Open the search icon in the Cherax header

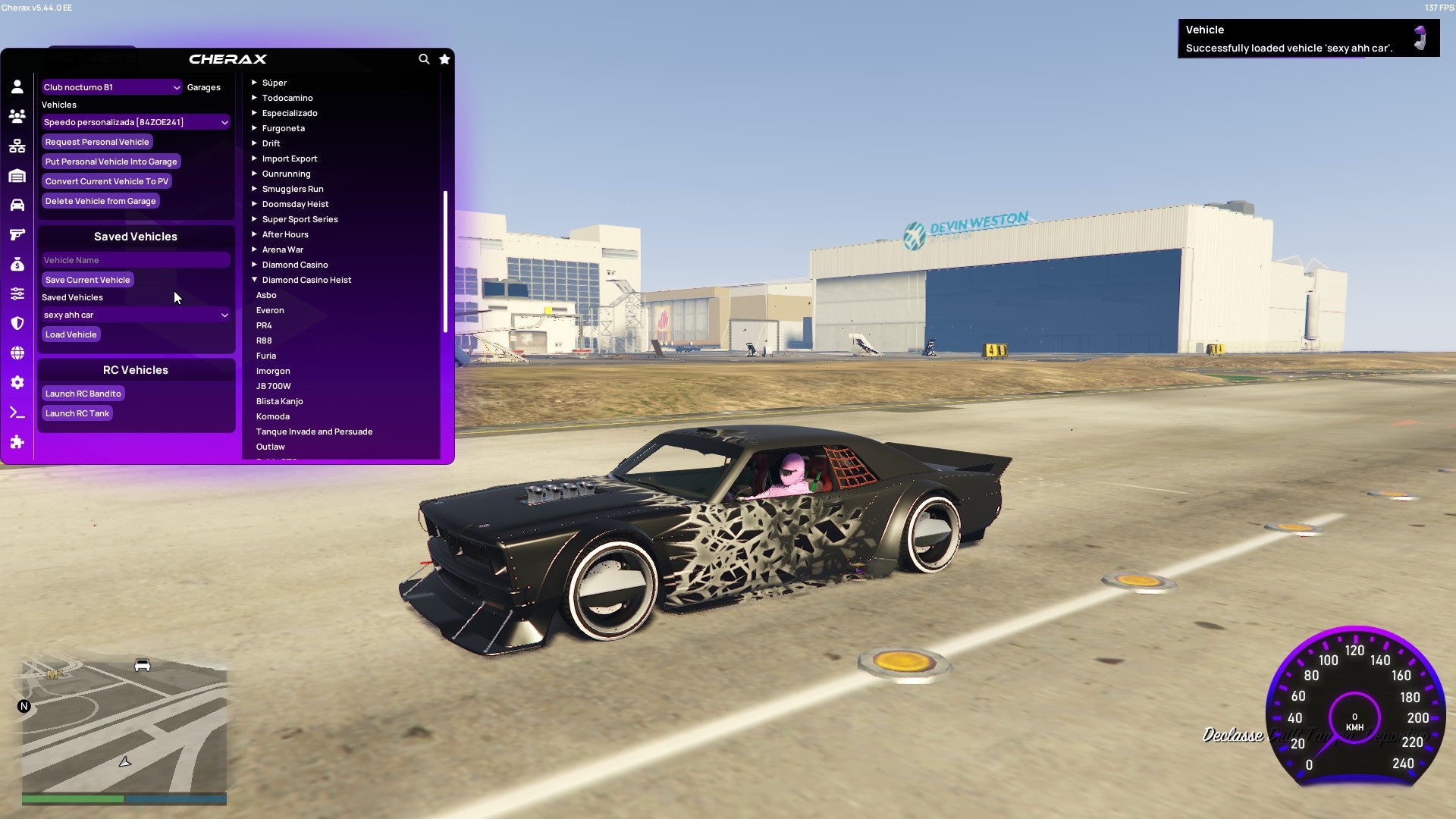click(x=424, y=59)
